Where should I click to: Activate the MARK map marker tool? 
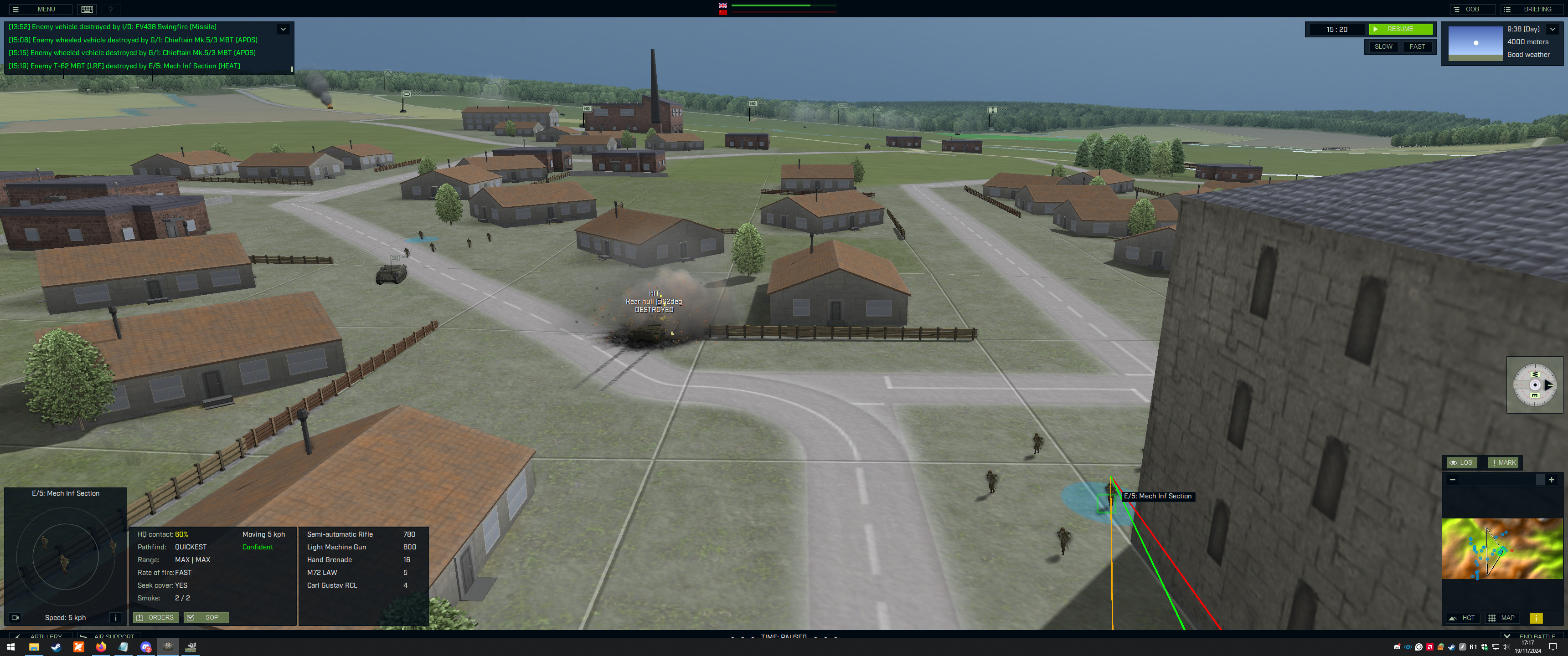[x=1503, y=462]
